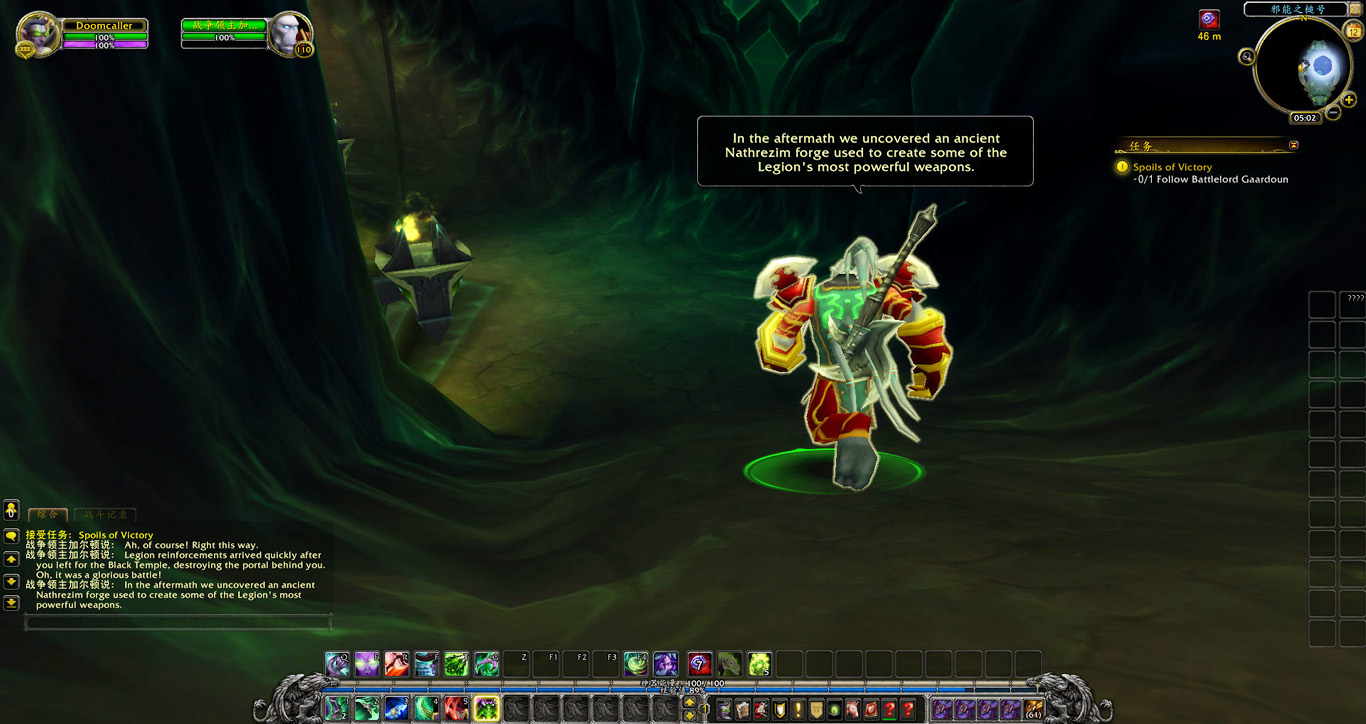Use the red number 7 ability icon
Viewport: 1366px width, 724px height.
click(x=699, y=663)
